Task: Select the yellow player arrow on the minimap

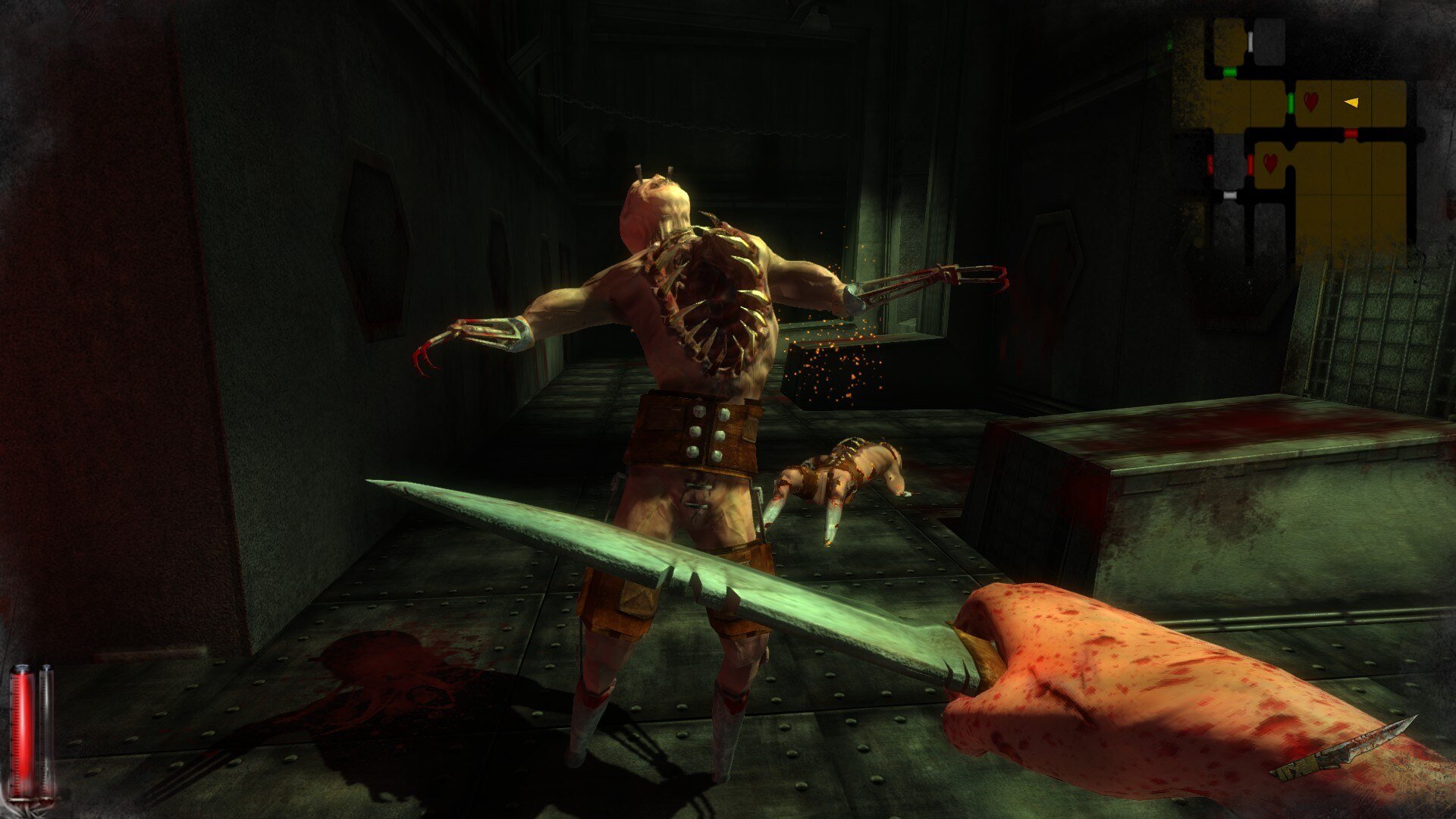Action: (1351, 102)
